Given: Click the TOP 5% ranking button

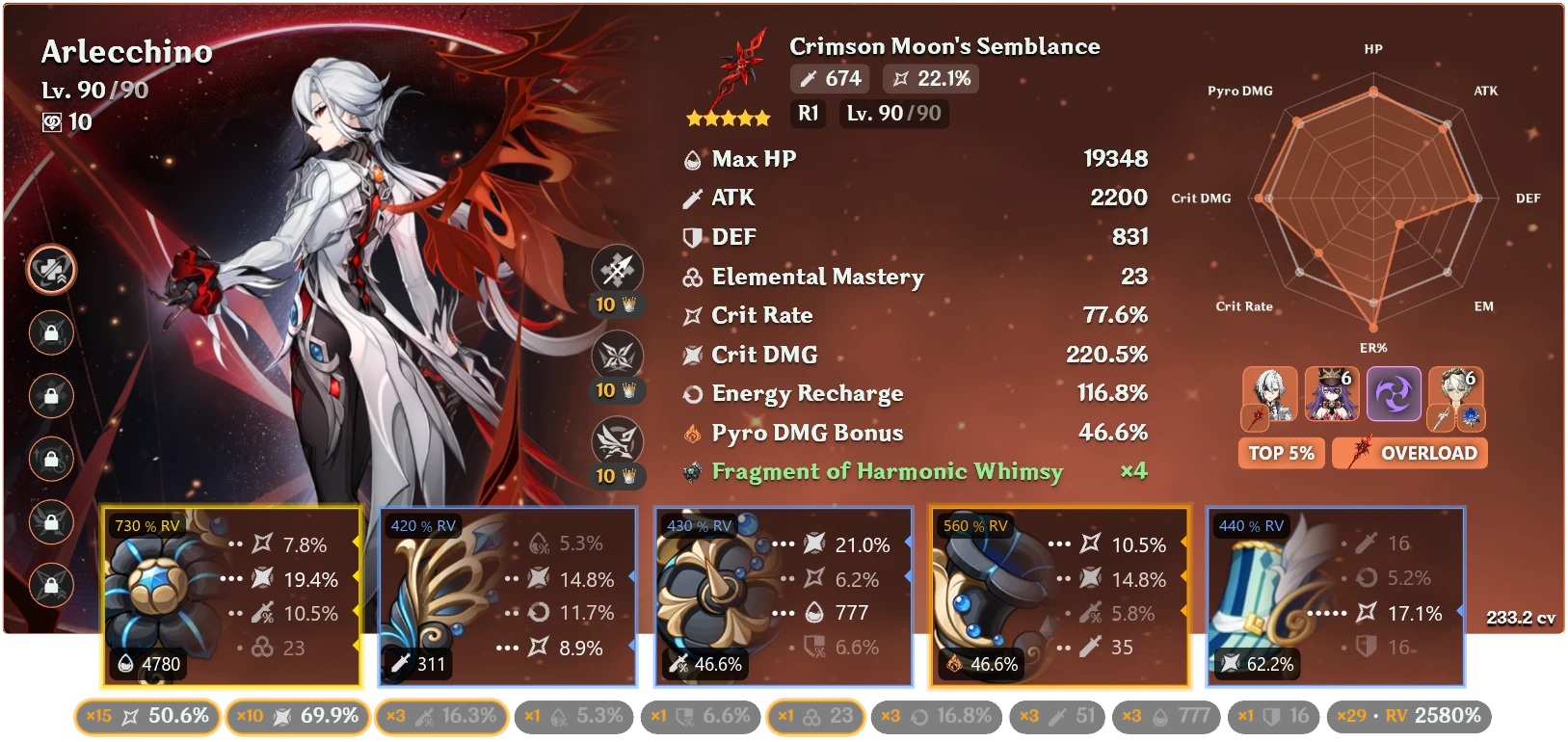Looking at the screenshot, I should click(x=1281, y=452).
